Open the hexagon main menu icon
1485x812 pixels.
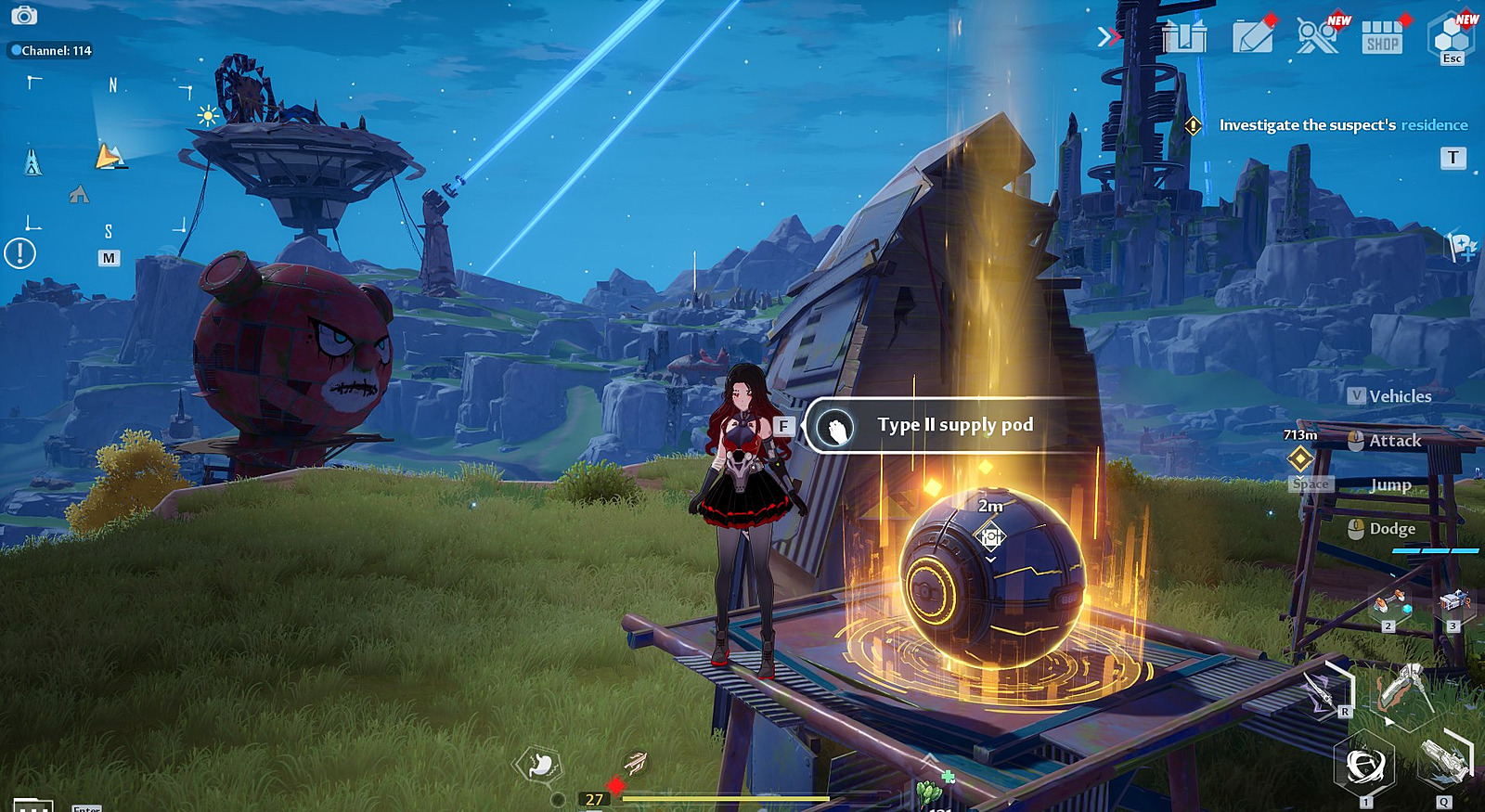click(1451, 36)
